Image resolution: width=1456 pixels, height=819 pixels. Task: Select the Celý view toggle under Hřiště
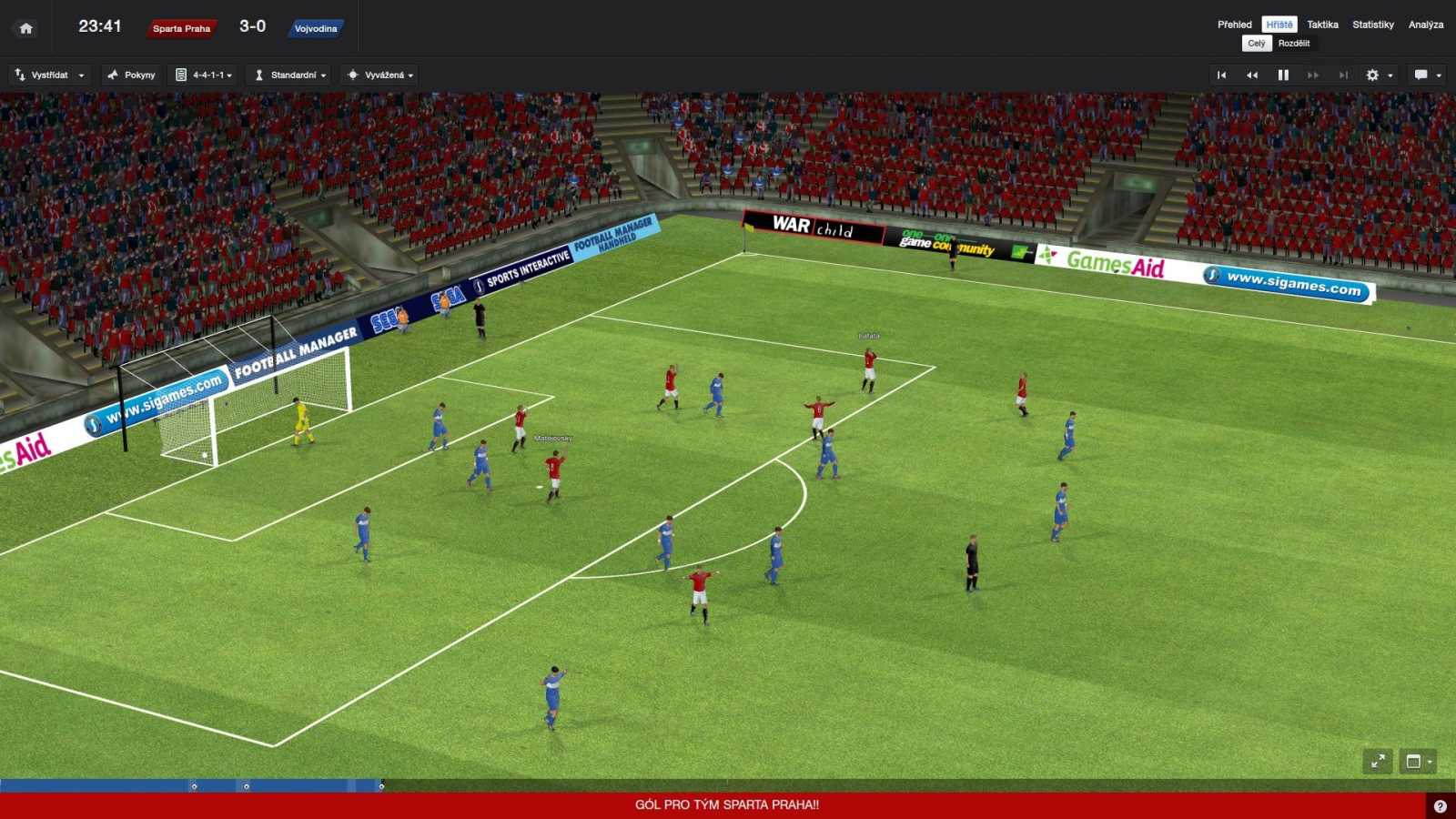coord(1257,43)
